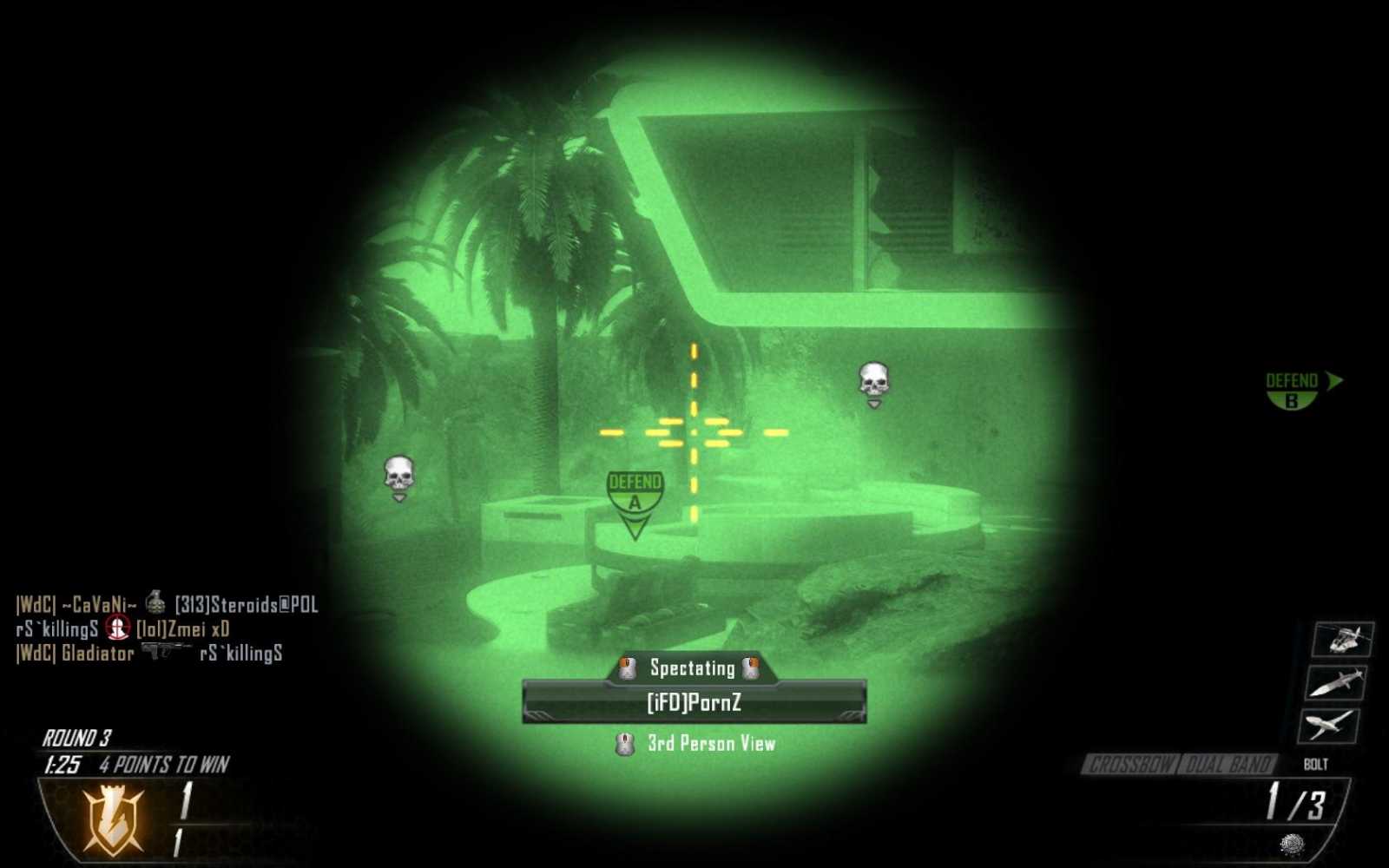This screenshot has width=1389, height=868.
Task: Click the skull death marker near Defend A
Action: coord(398,473)
